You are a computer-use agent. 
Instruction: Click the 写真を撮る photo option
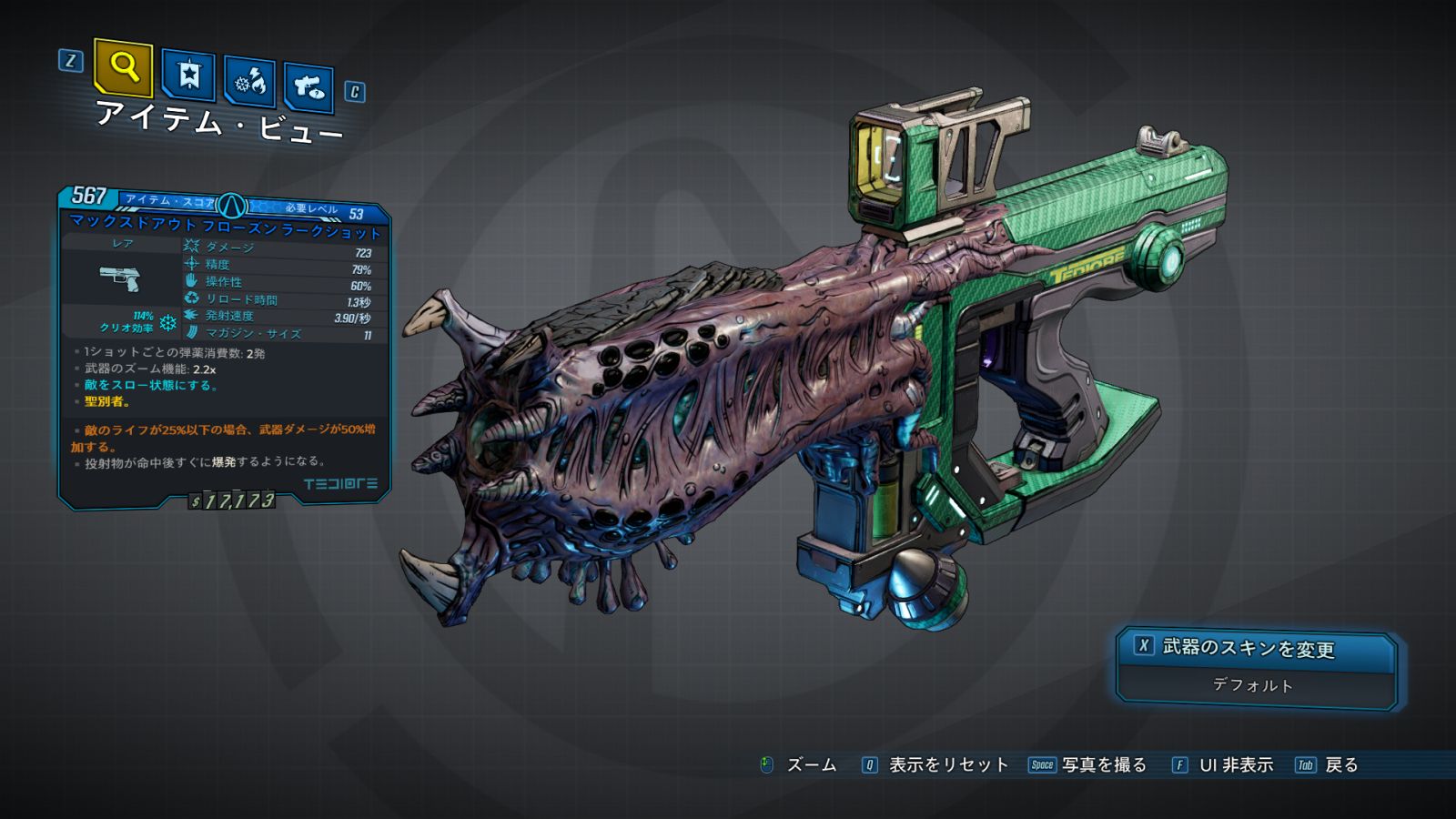pos(1103,765)
